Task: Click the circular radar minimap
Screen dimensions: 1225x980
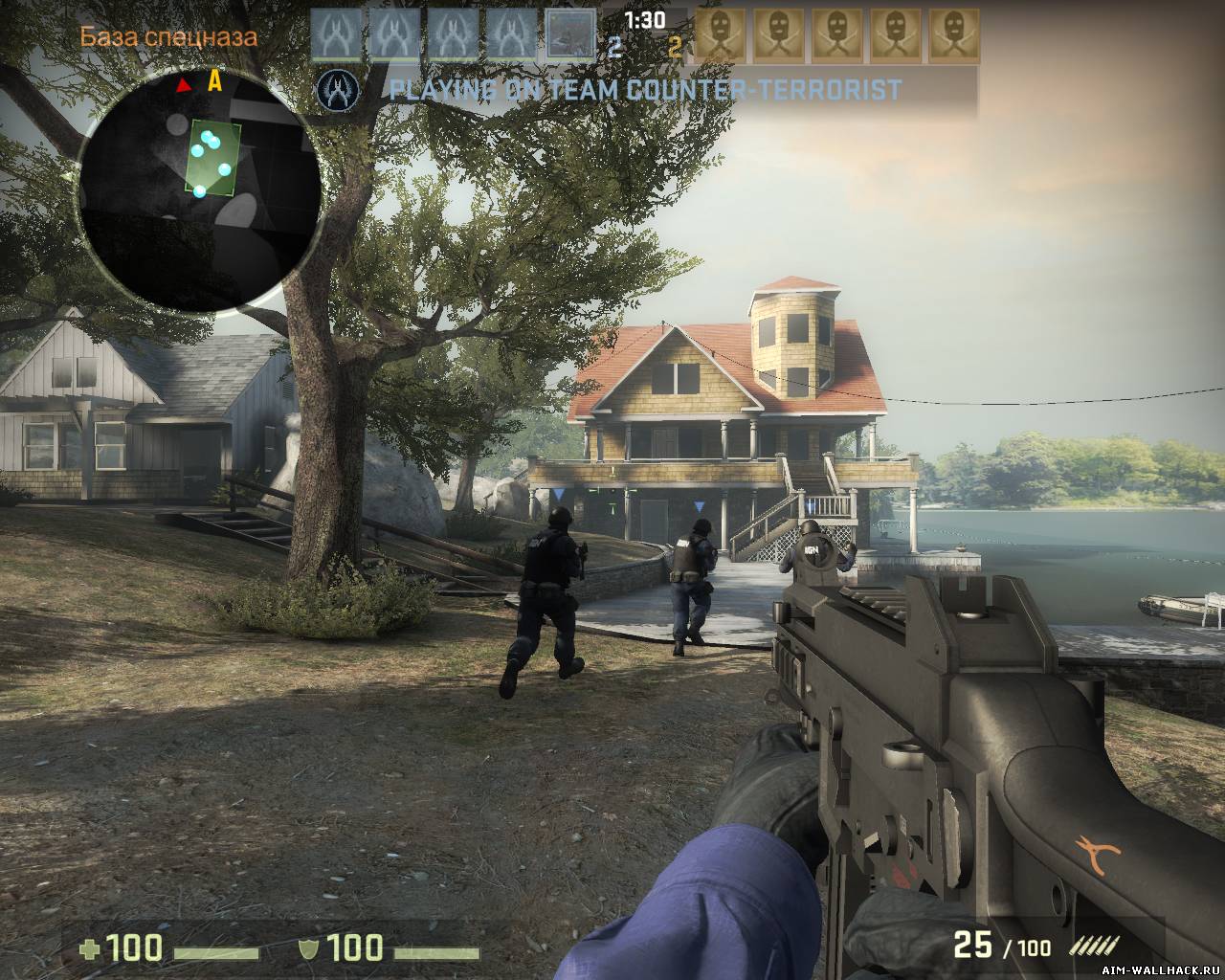Action: (x=198, y=188)
